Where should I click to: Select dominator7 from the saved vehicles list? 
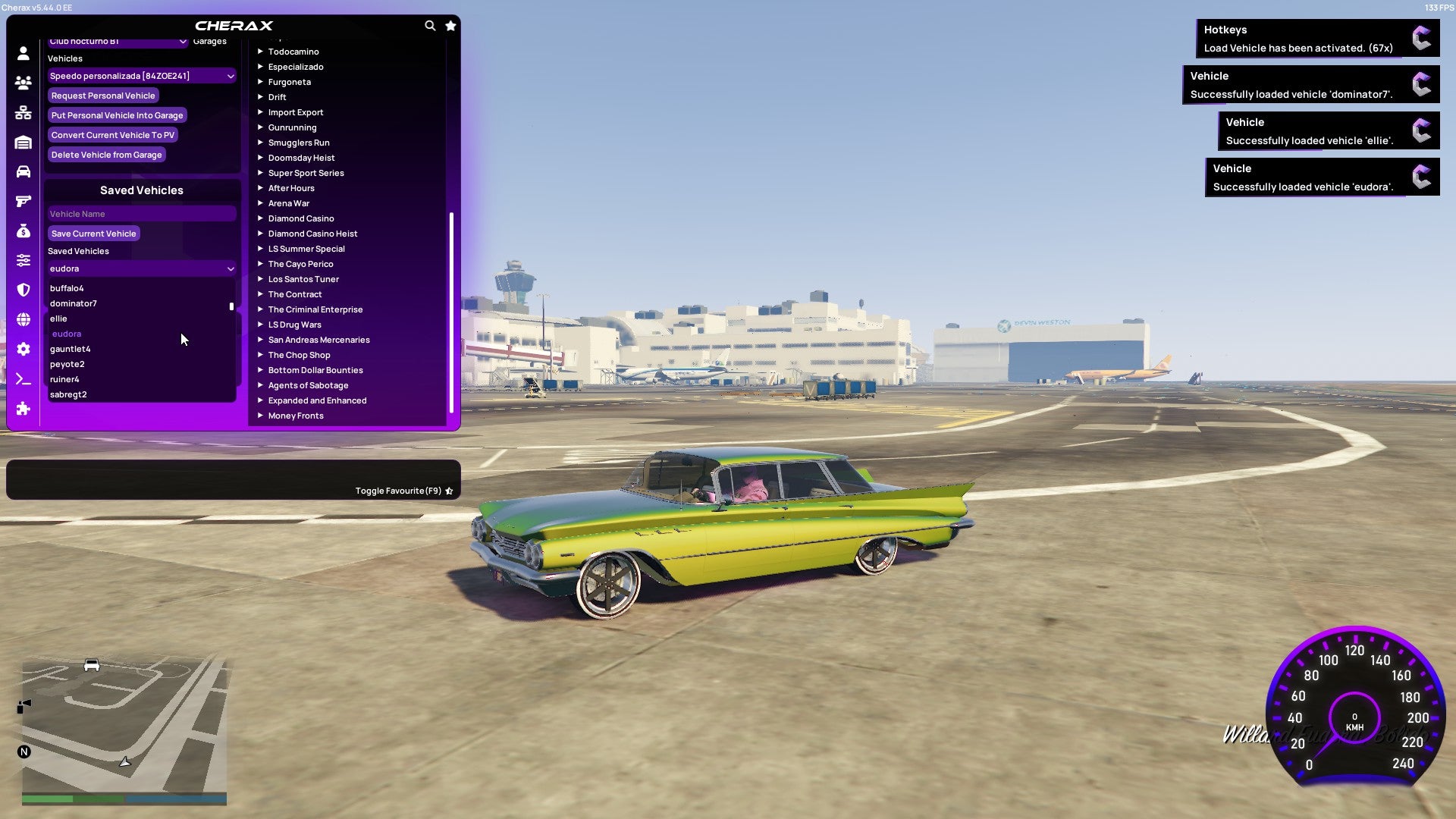[x=74, y=303]
